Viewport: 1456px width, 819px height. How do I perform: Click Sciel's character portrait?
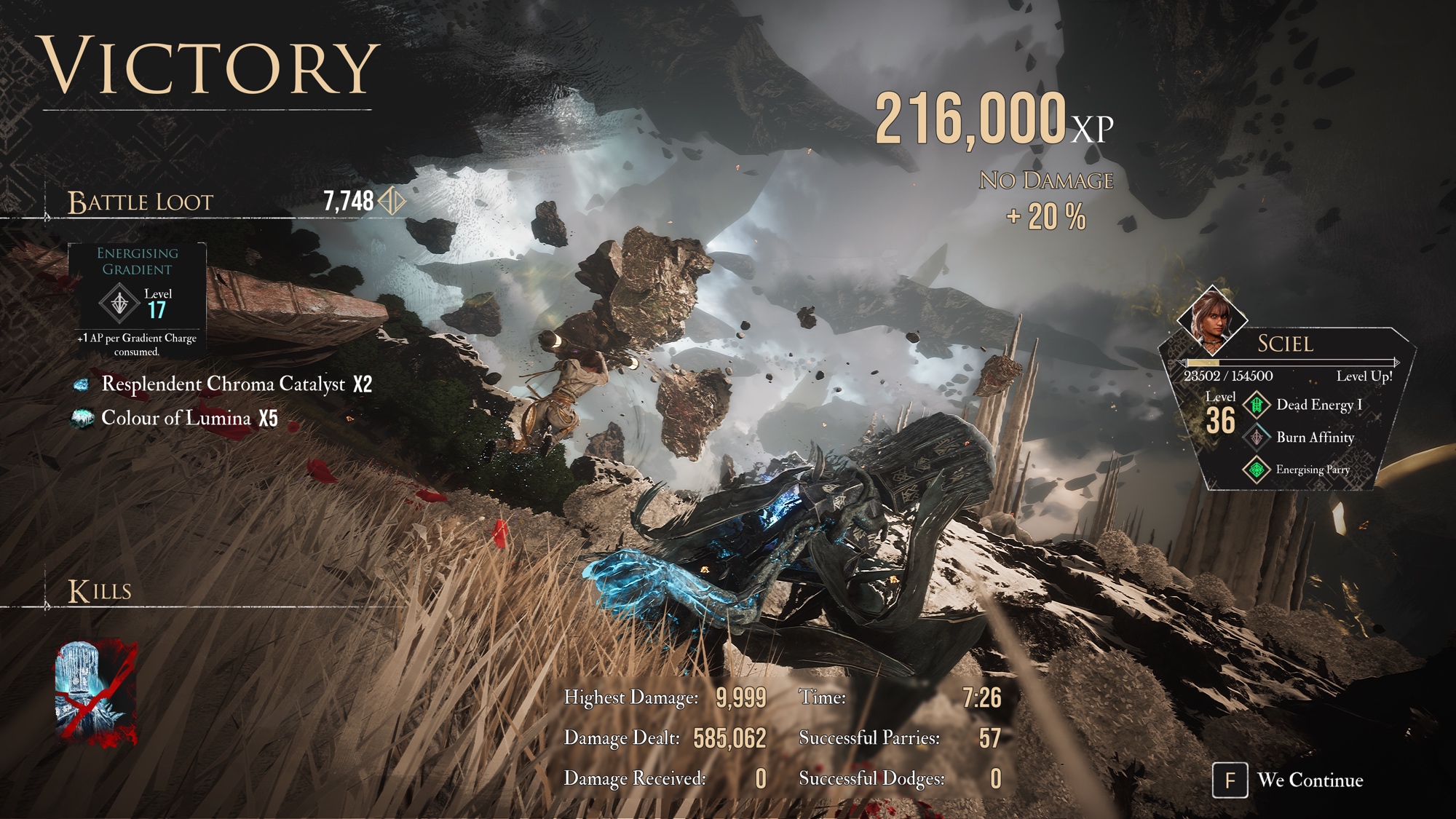coord(1211,320)
